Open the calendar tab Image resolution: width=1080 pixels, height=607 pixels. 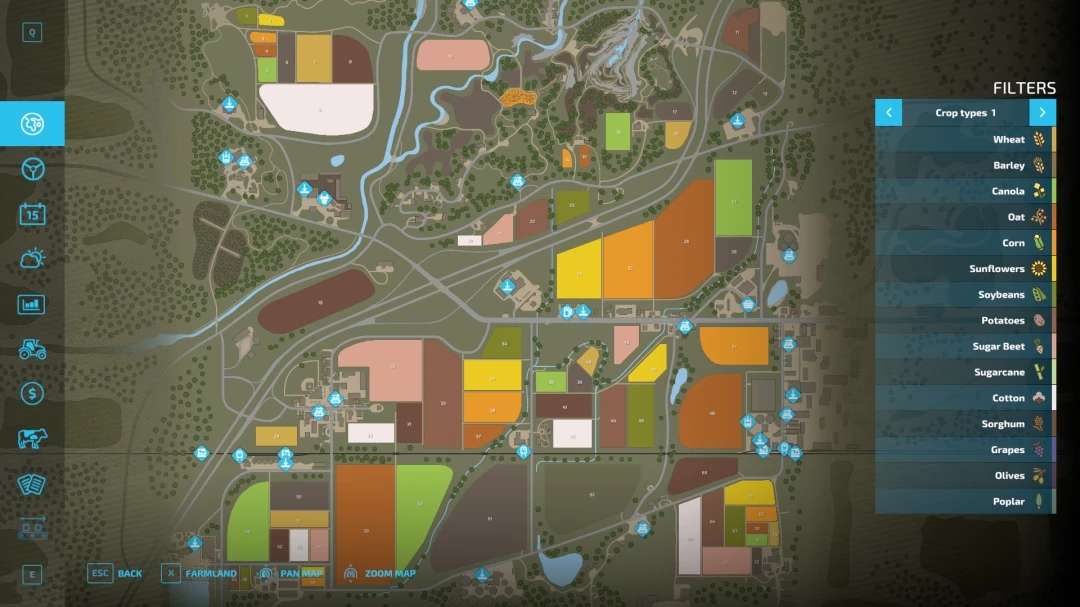coord(32,214)
